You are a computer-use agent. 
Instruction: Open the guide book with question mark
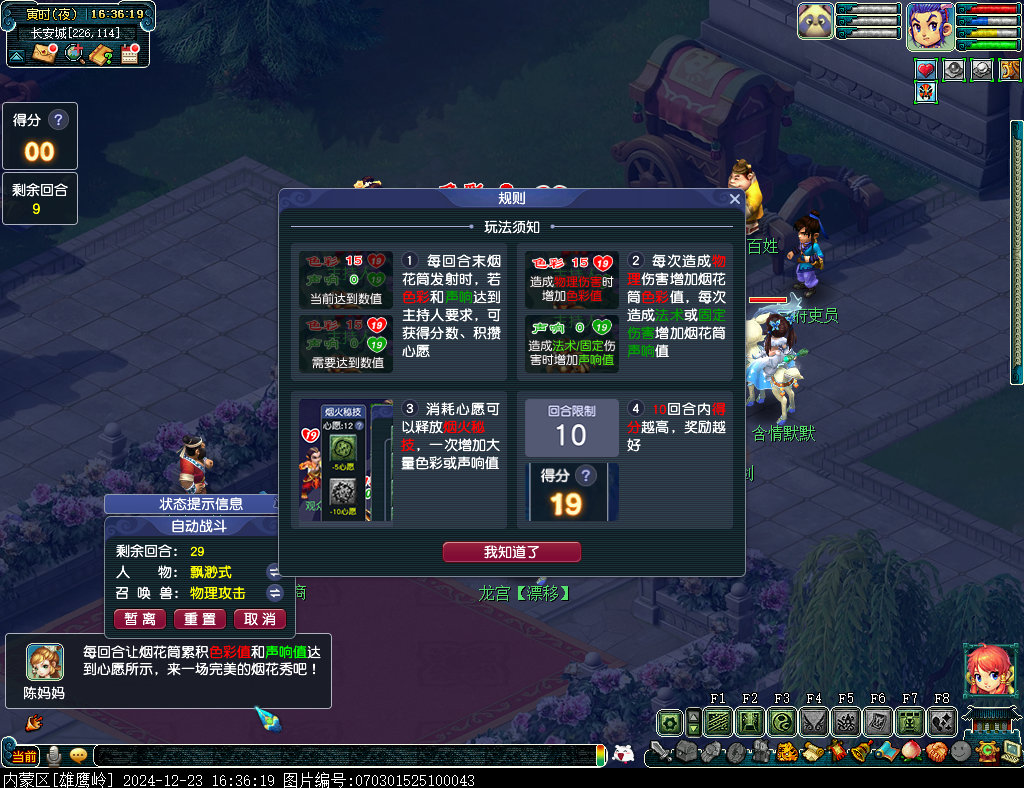(101, 54)
